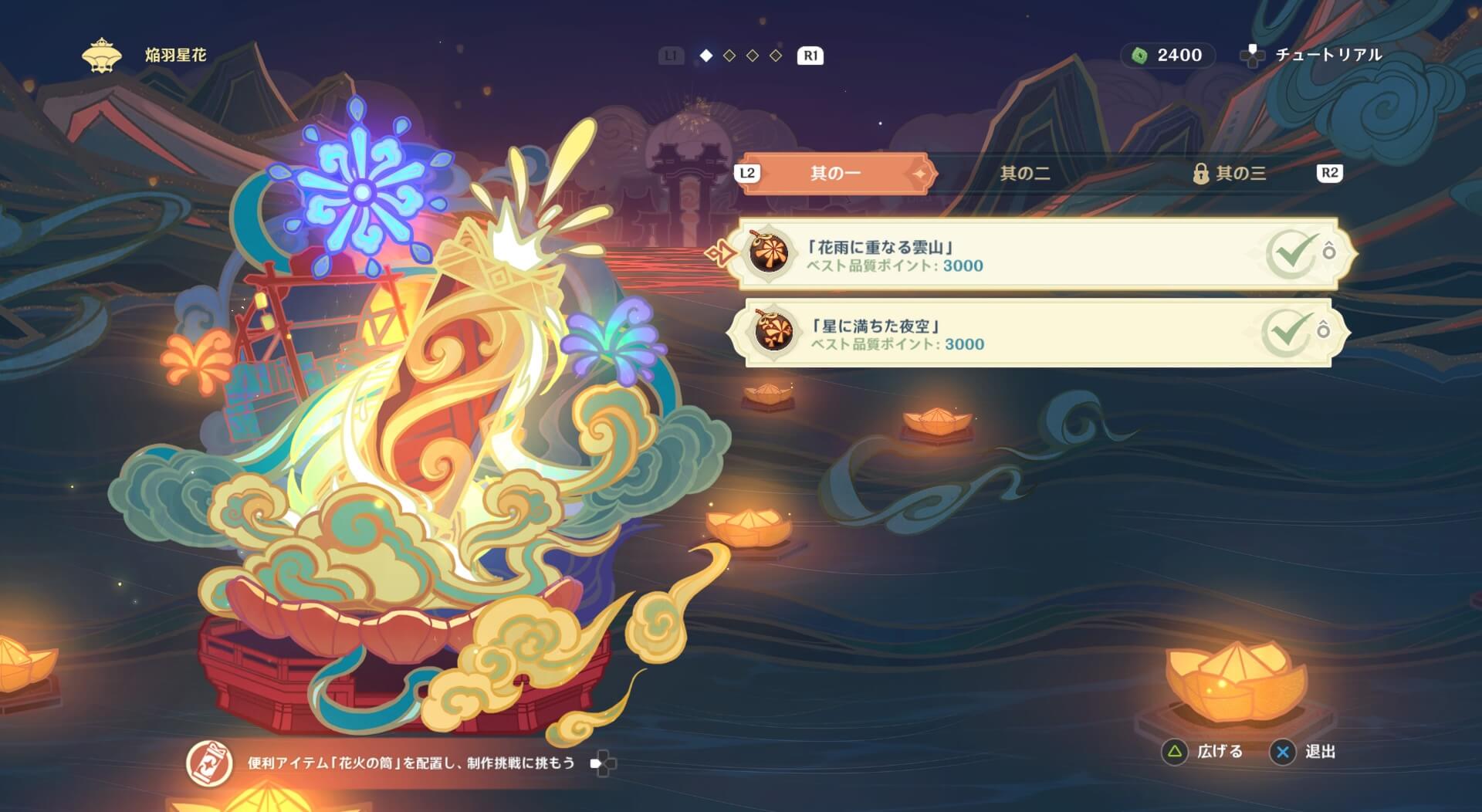
Task: Click the 焔羽星花 event emblem icon
Action: [x=101, y=54]
